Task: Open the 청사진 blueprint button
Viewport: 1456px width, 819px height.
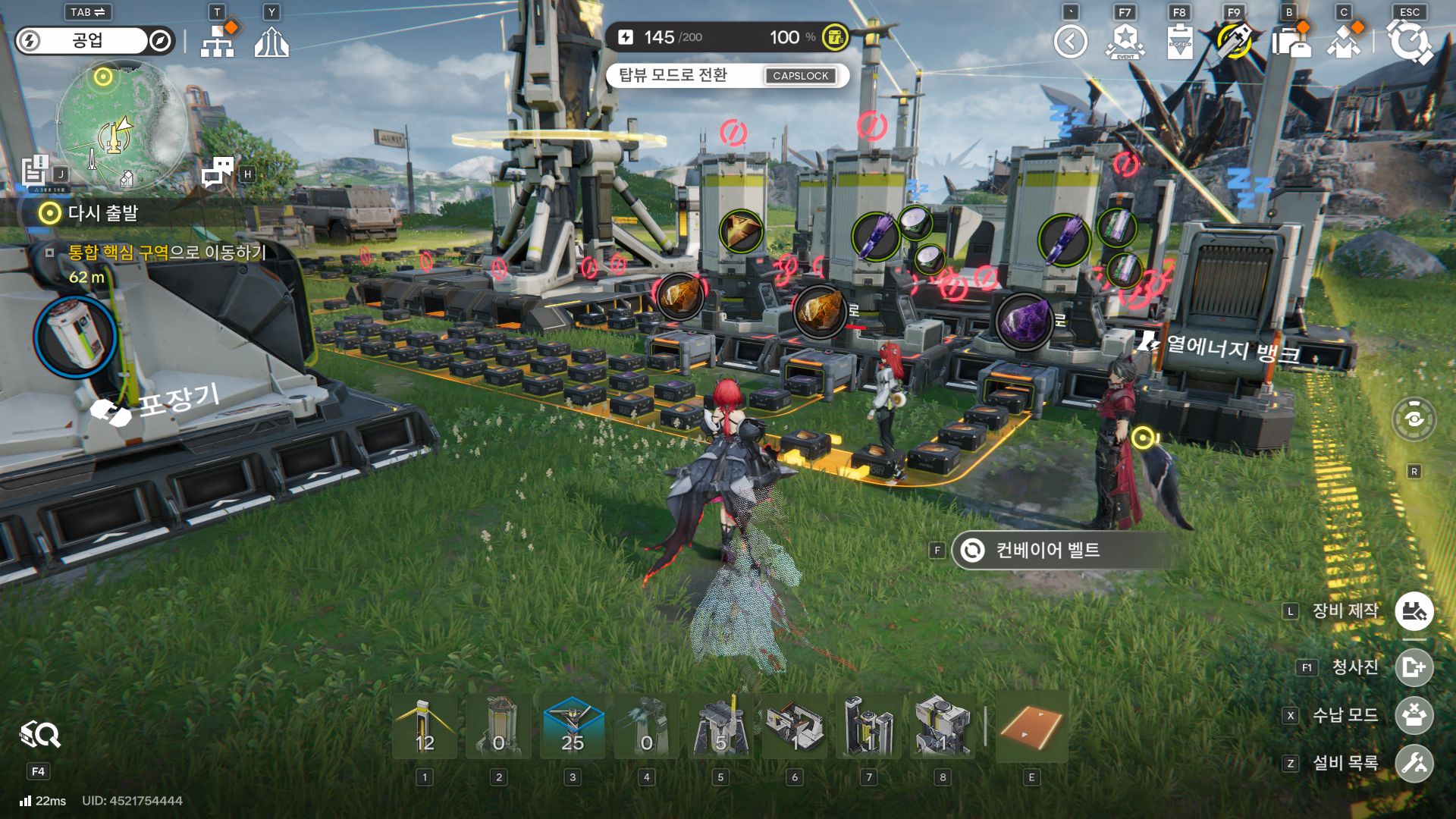Action: (1414, 667)
